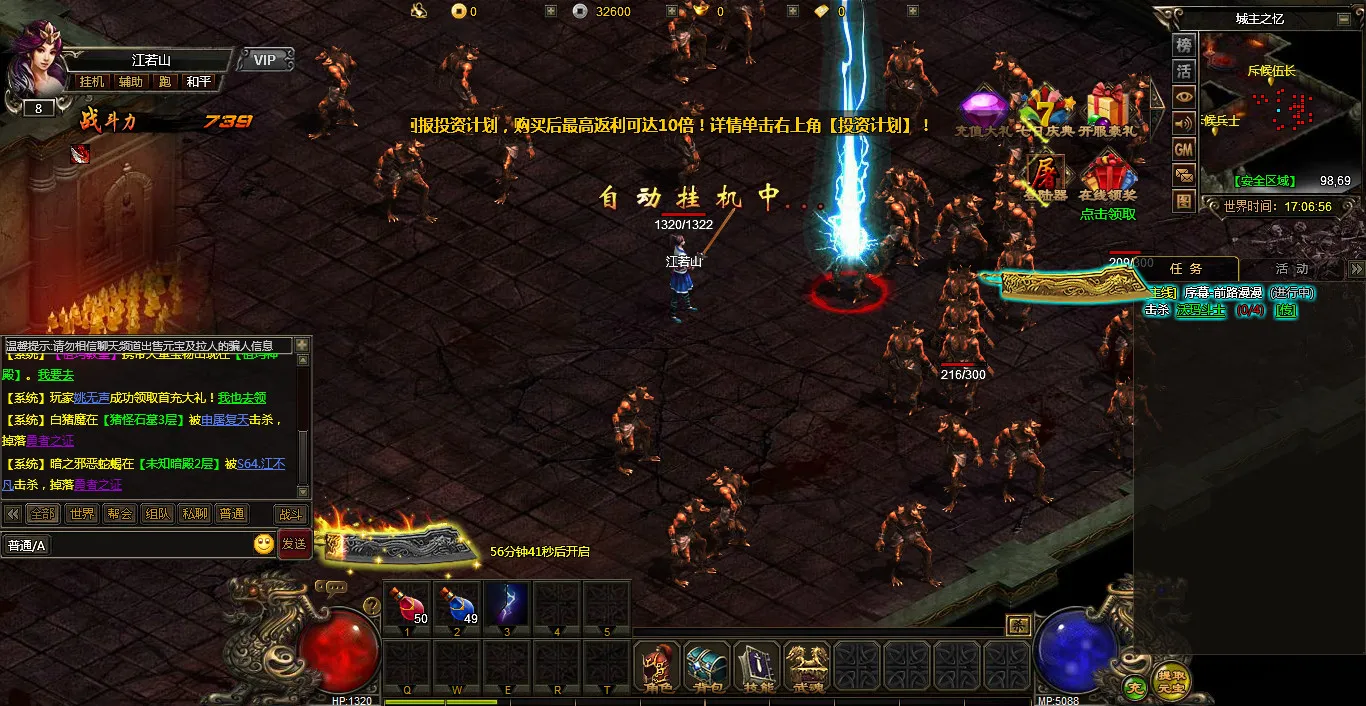Screen dimensions: 1366x706
Task: Click the 提取元宝 gold coin button
Action: pyautogui.click(x=1171, y=680)
